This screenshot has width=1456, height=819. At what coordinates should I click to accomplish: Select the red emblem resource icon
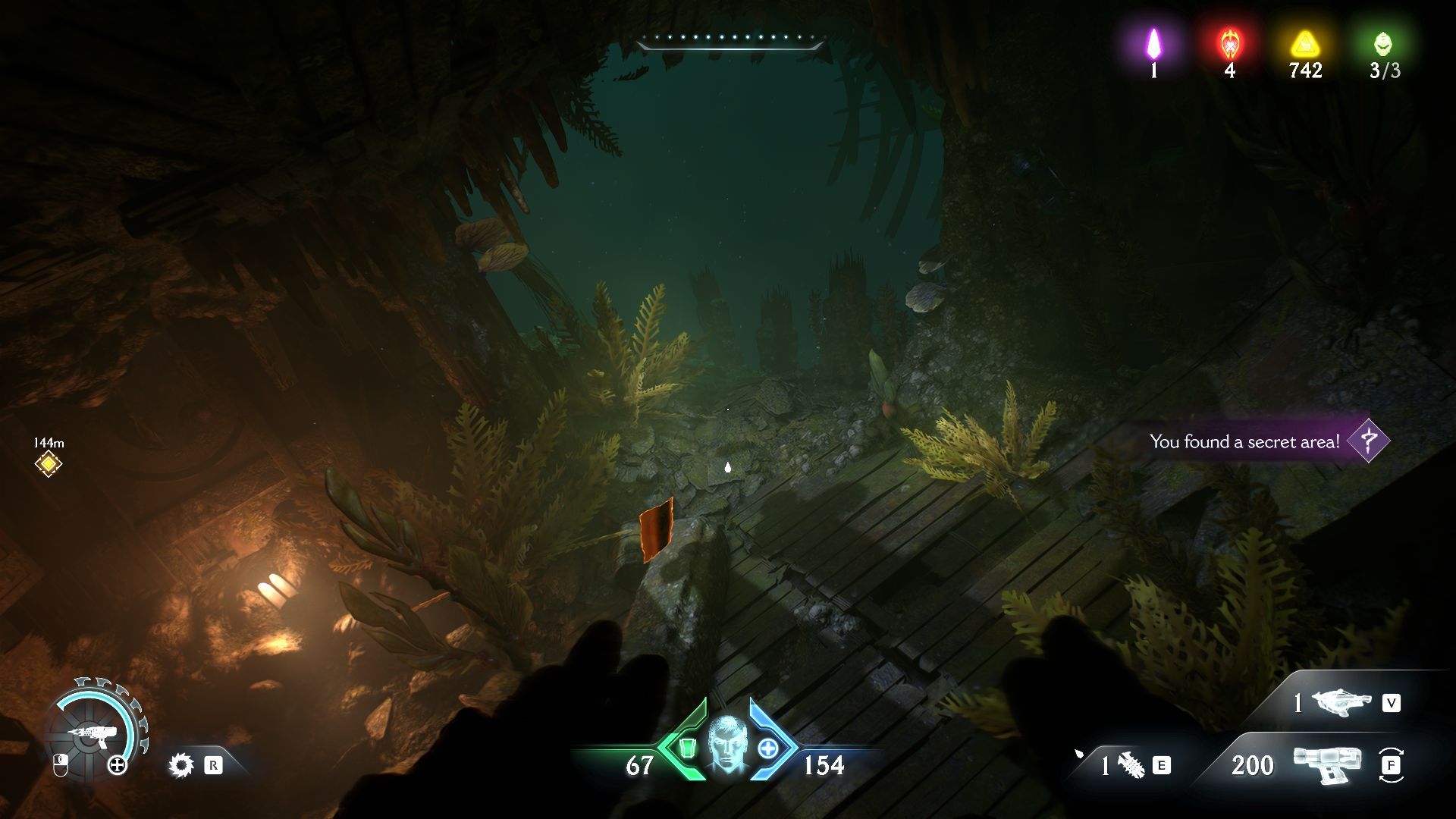1229,44
